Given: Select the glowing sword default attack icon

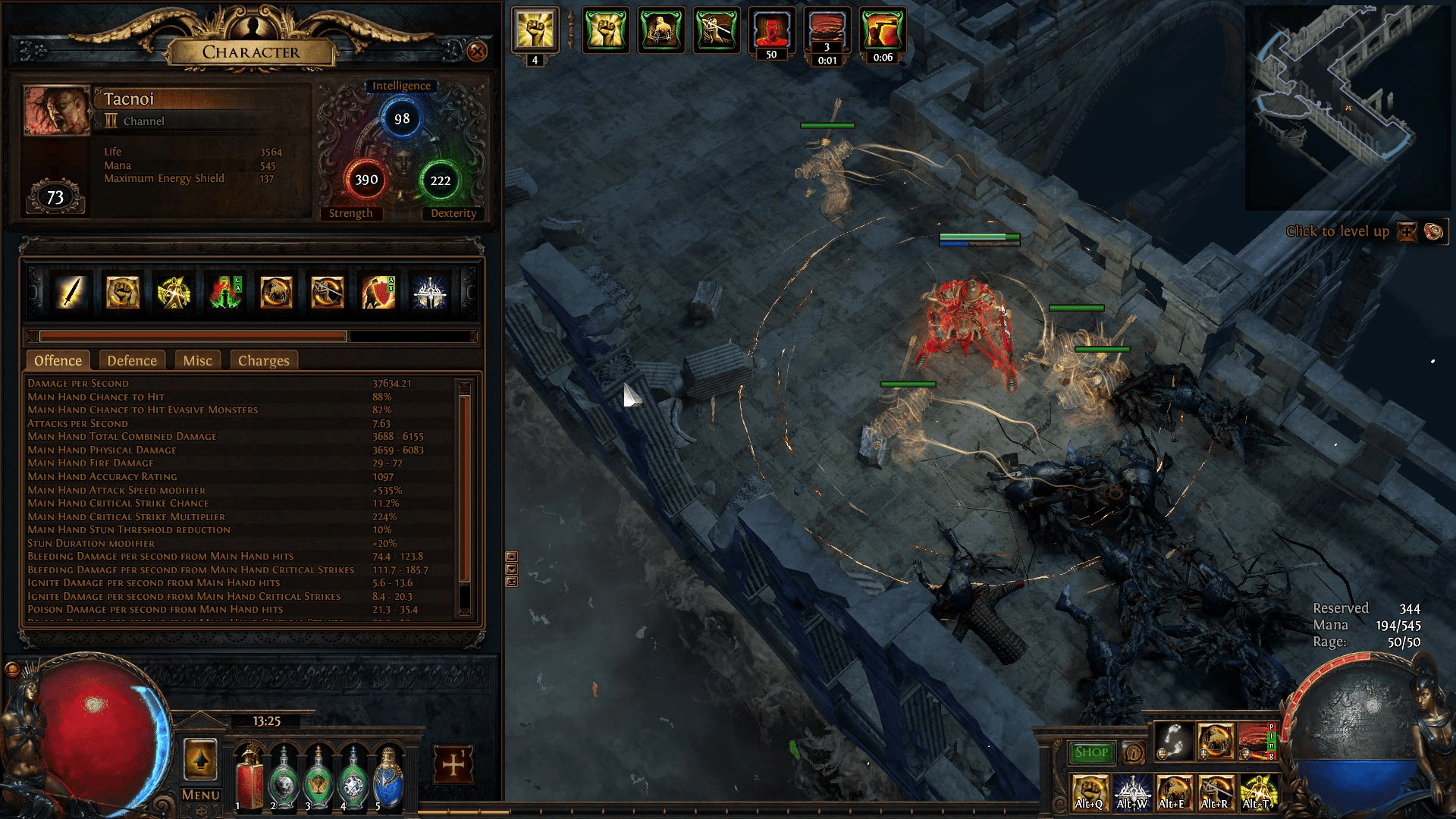Looking at the screenshot, I should click(70, 293).
